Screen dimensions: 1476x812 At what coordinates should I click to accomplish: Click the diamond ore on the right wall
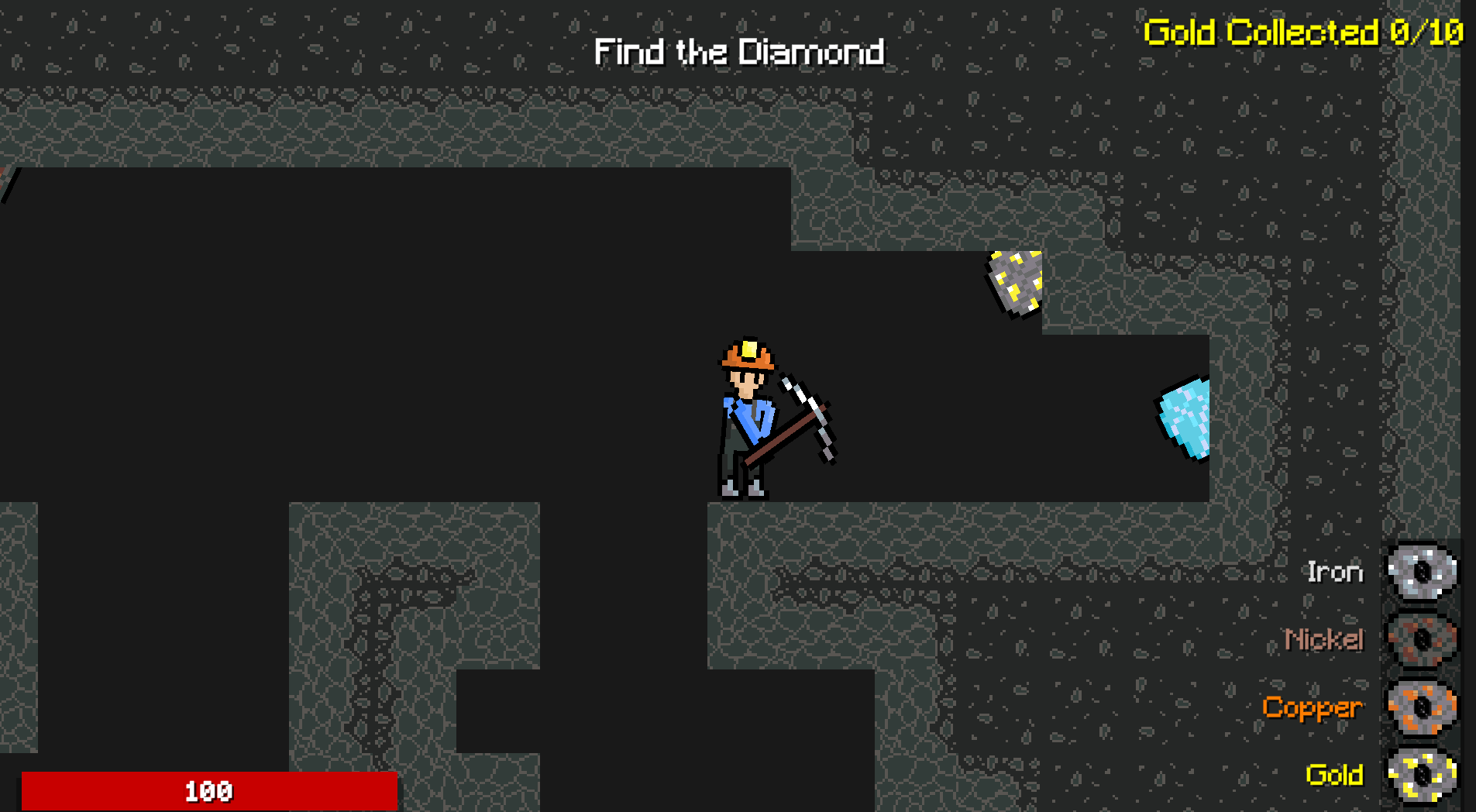click(x=1184, y=418)
